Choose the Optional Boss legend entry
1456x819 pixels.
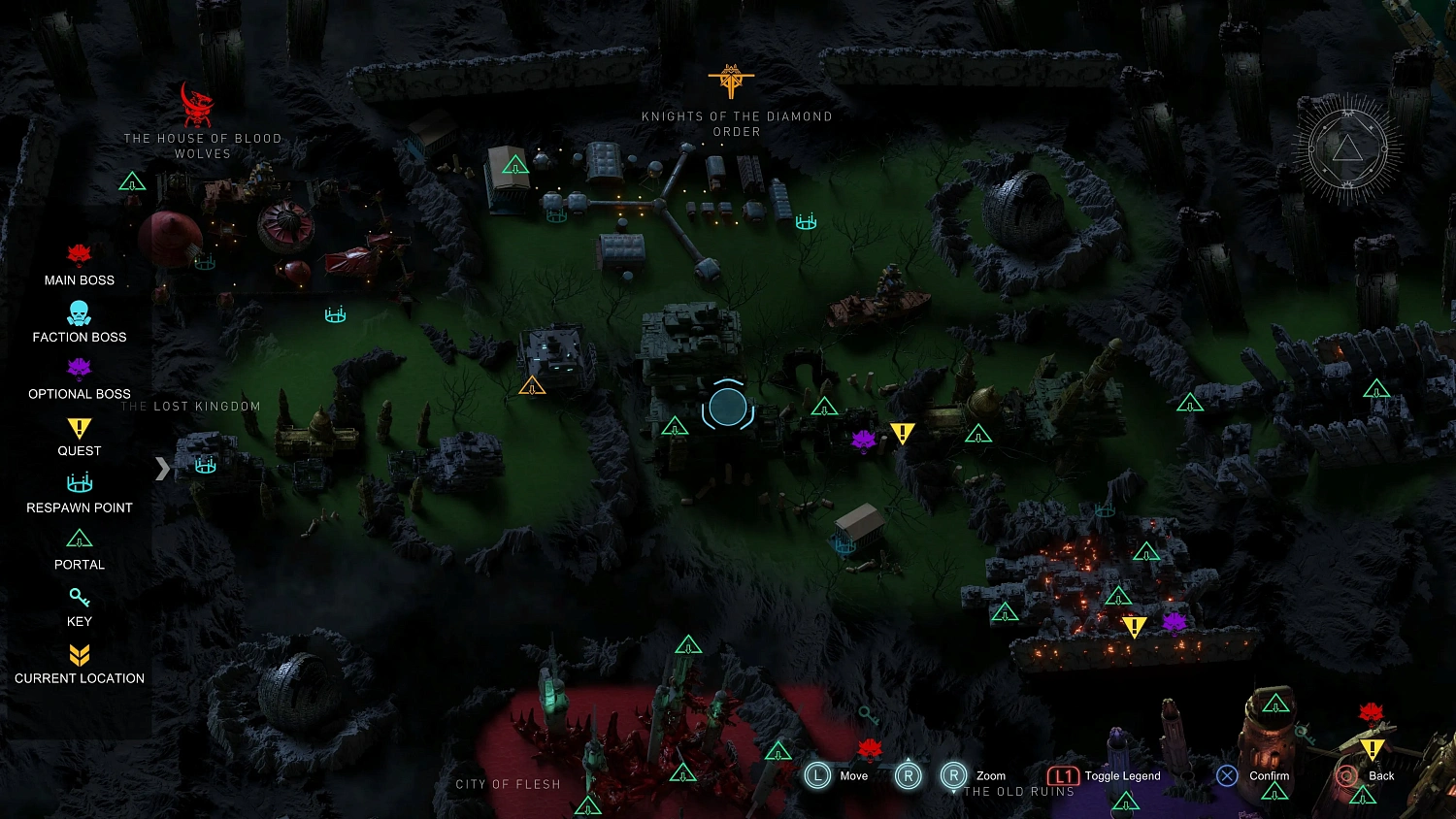tap(80, 379)
